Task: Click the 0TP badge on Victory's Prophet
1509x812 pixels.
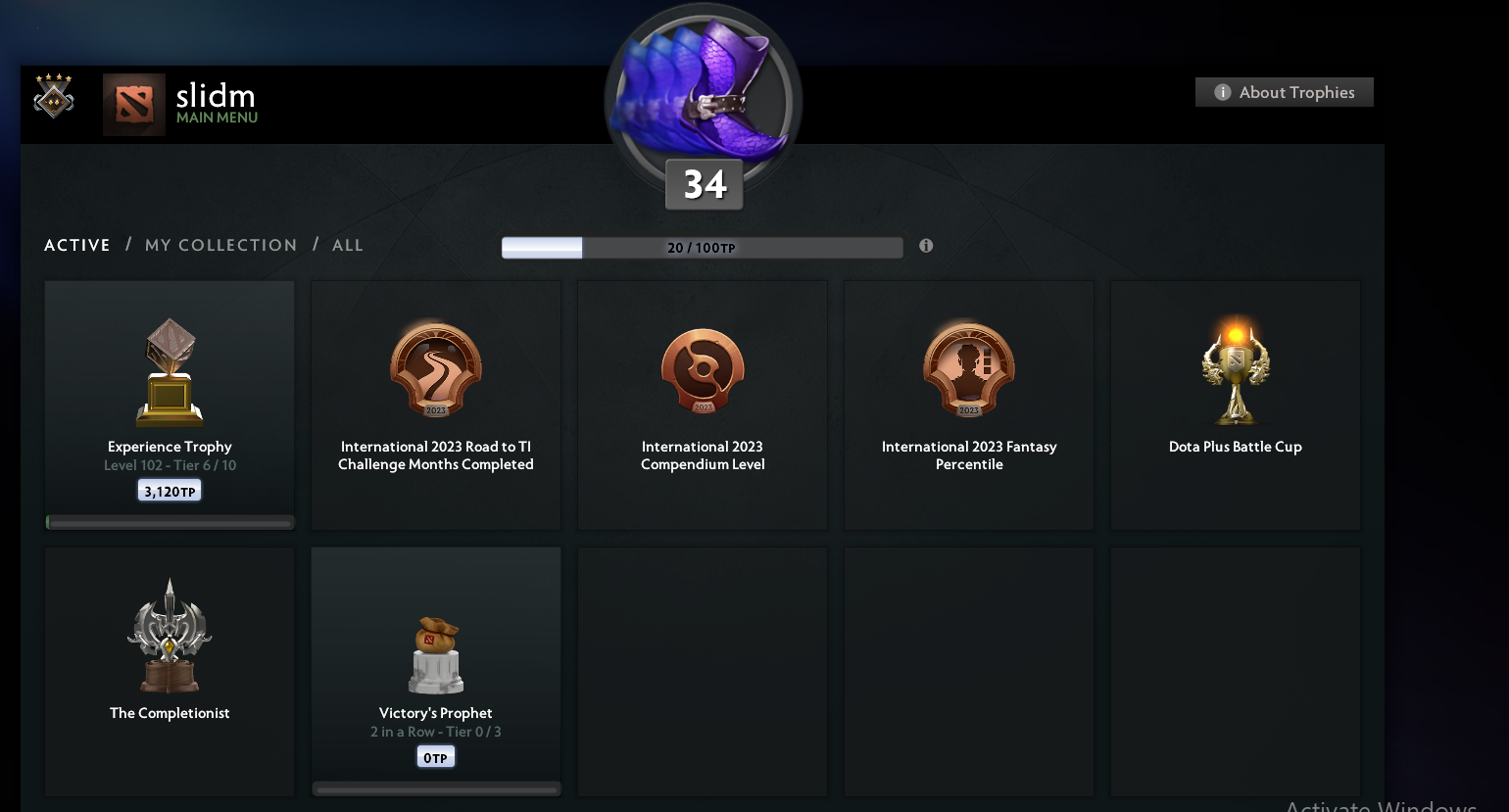Action: coord(435,755)
